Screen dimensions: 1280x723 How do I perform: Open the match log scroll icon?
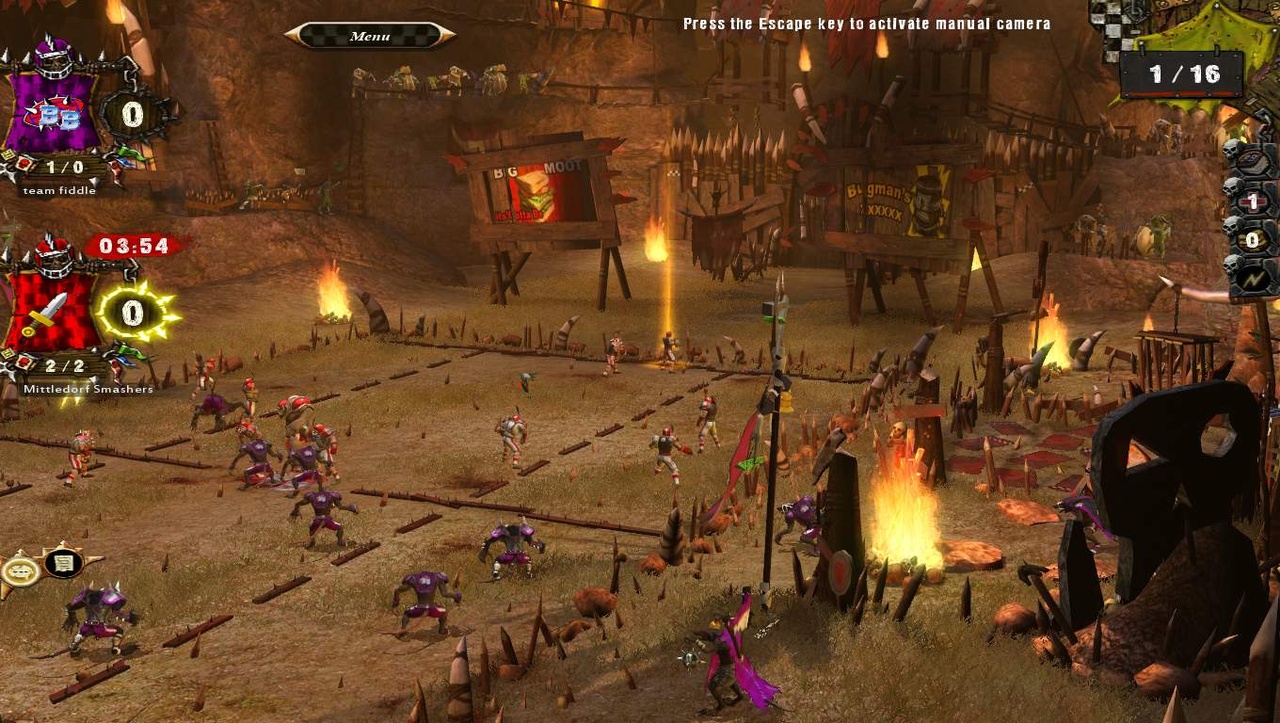(63, 563)
